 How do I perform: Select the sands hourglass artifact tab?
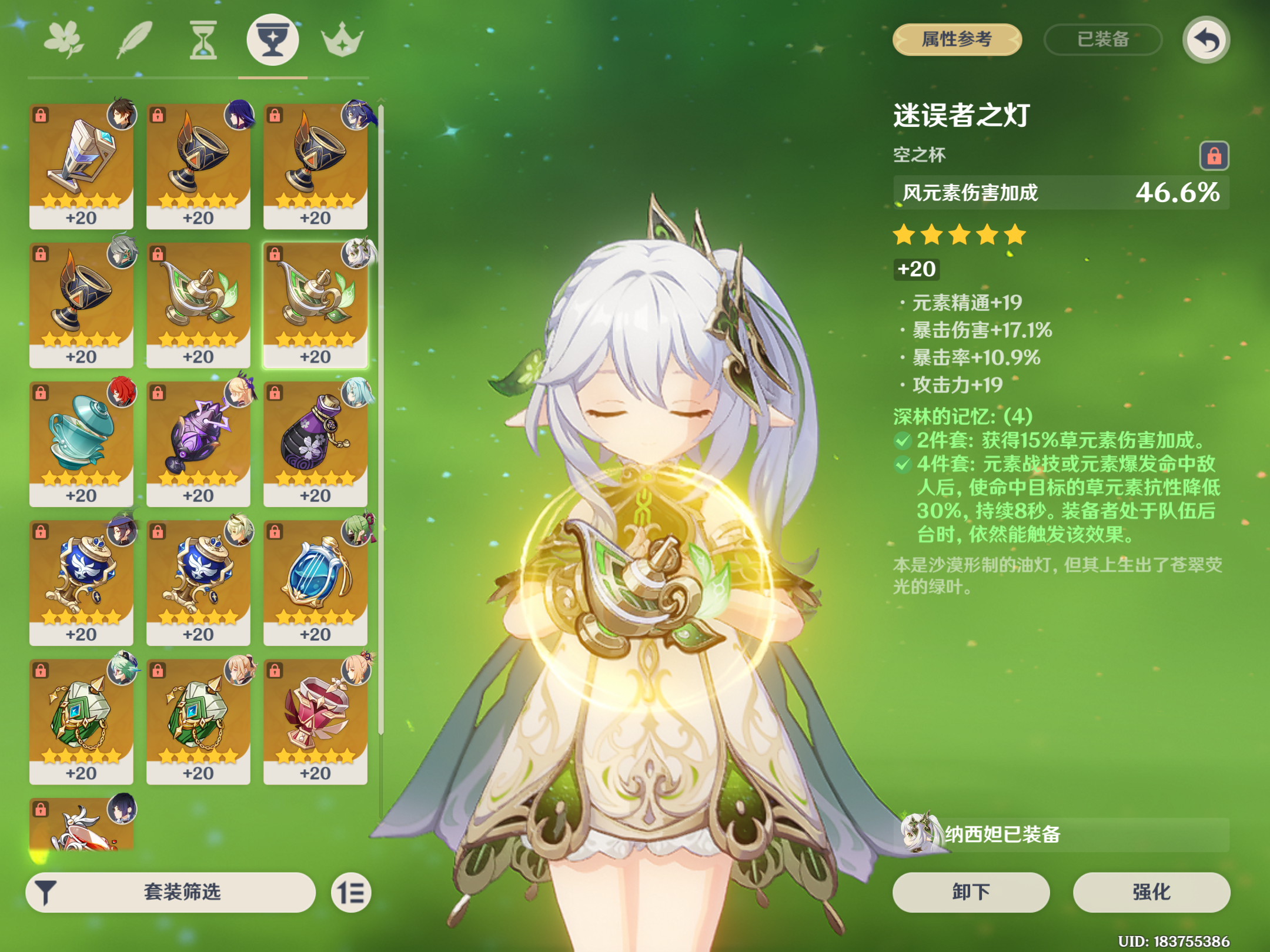(x=203, y=39)
